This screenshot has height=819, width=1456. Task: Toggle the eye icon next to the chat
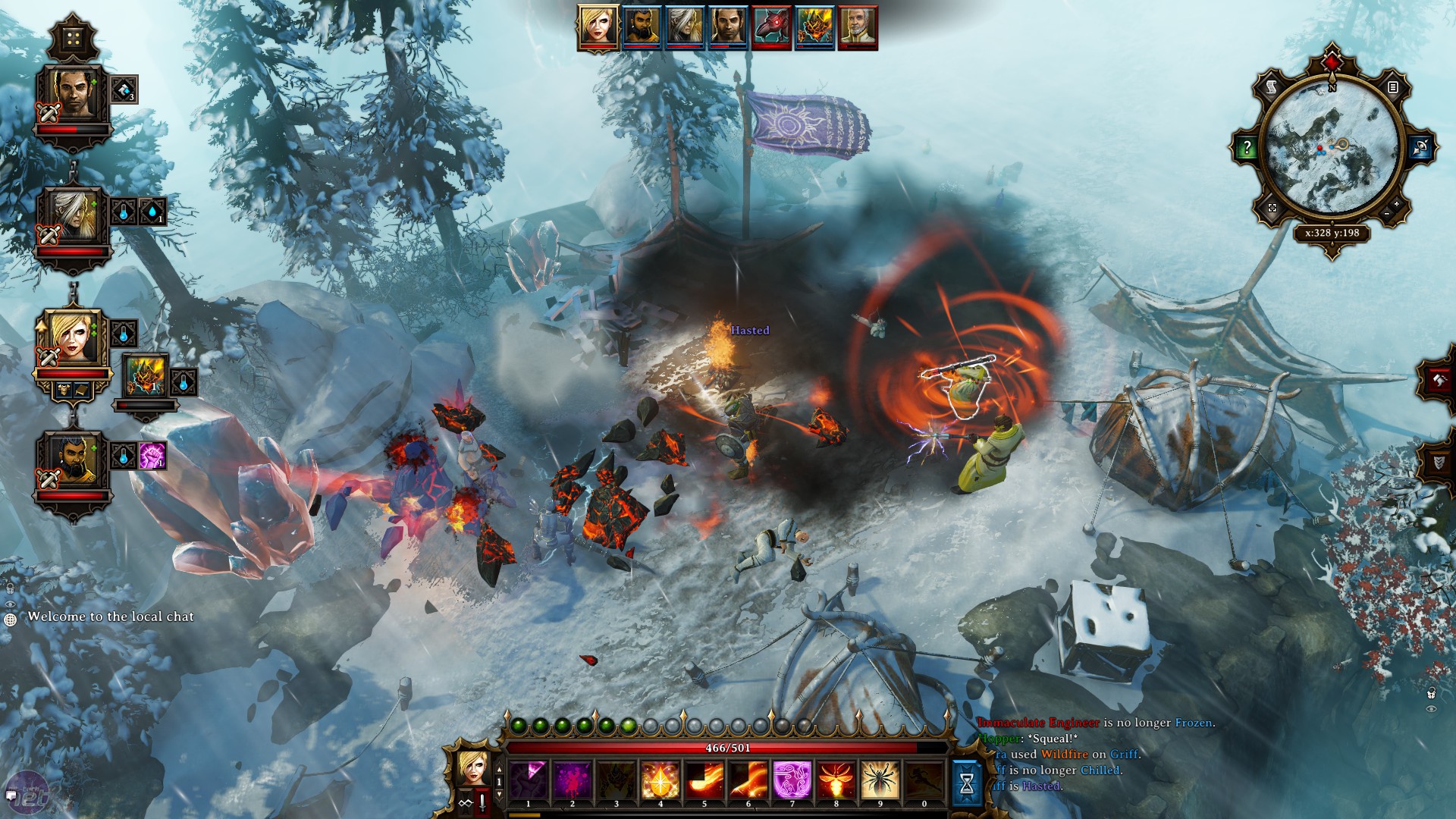[x=10, y=604]
